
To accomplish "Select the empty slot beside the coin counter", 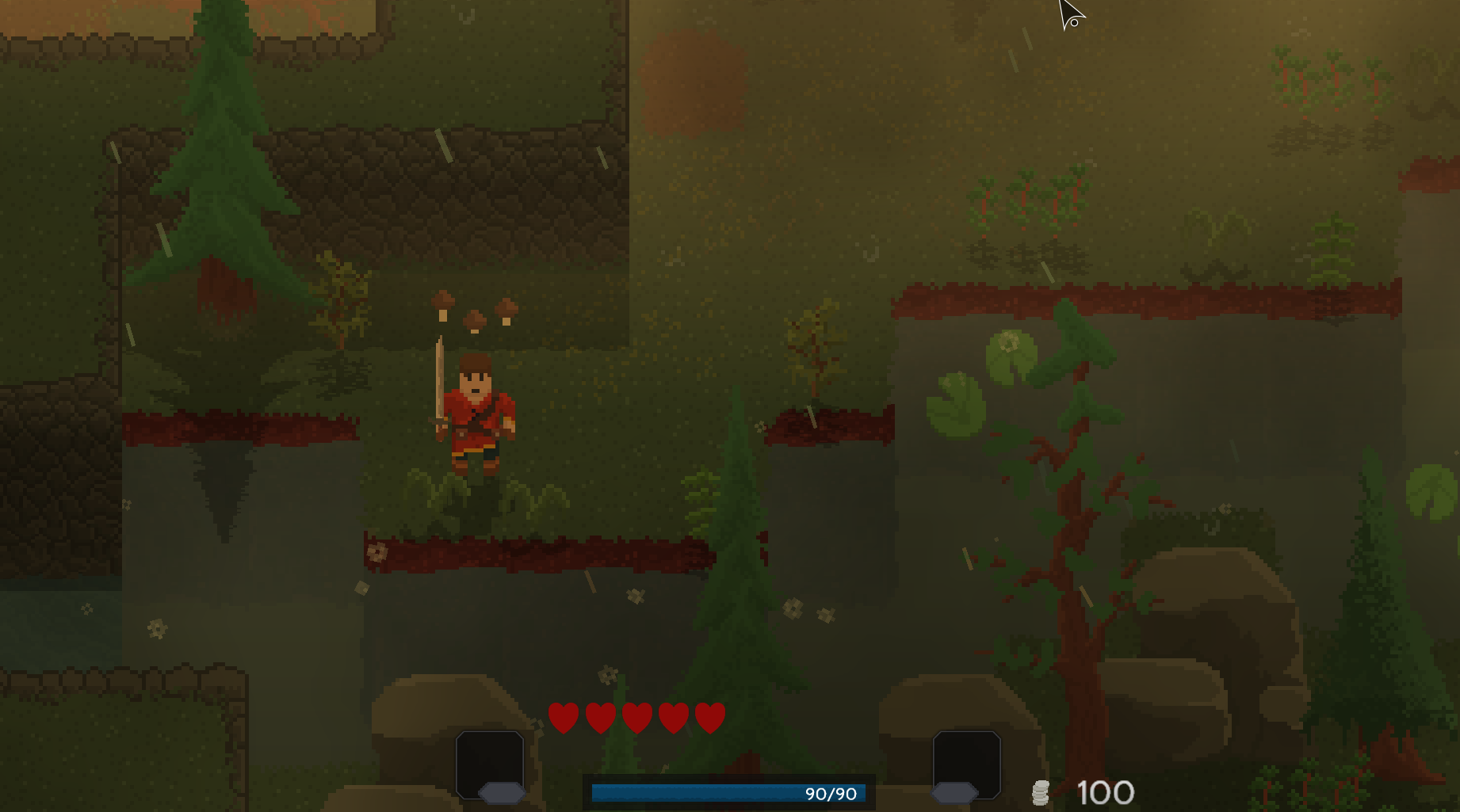I will (x=966, y=761).
